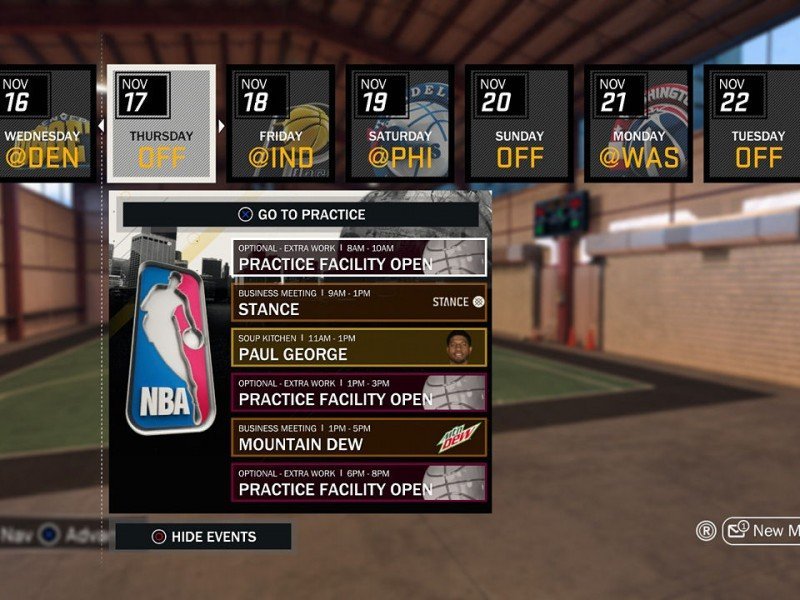Viewport: 800px width, 600px height.
Task: Hide the events list
Action: pos(203,537)
